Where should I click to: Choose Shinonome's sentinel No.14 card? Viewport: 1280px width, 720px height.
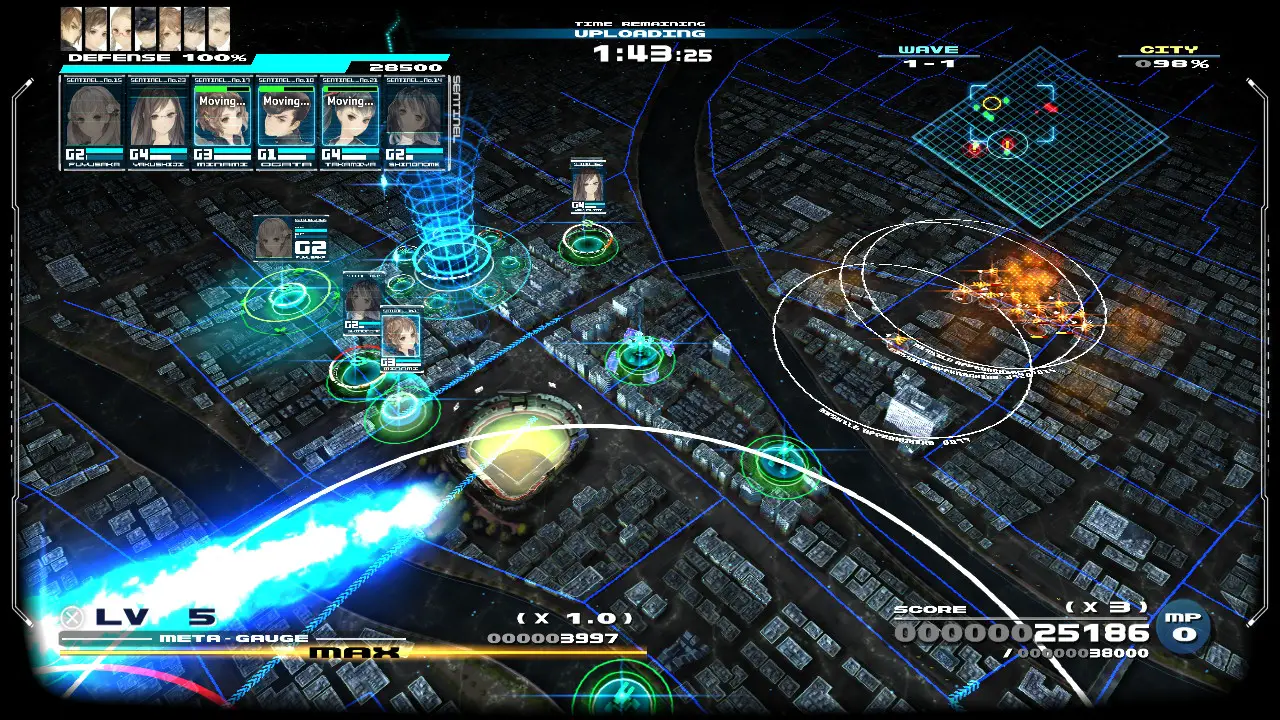[414, 122]
